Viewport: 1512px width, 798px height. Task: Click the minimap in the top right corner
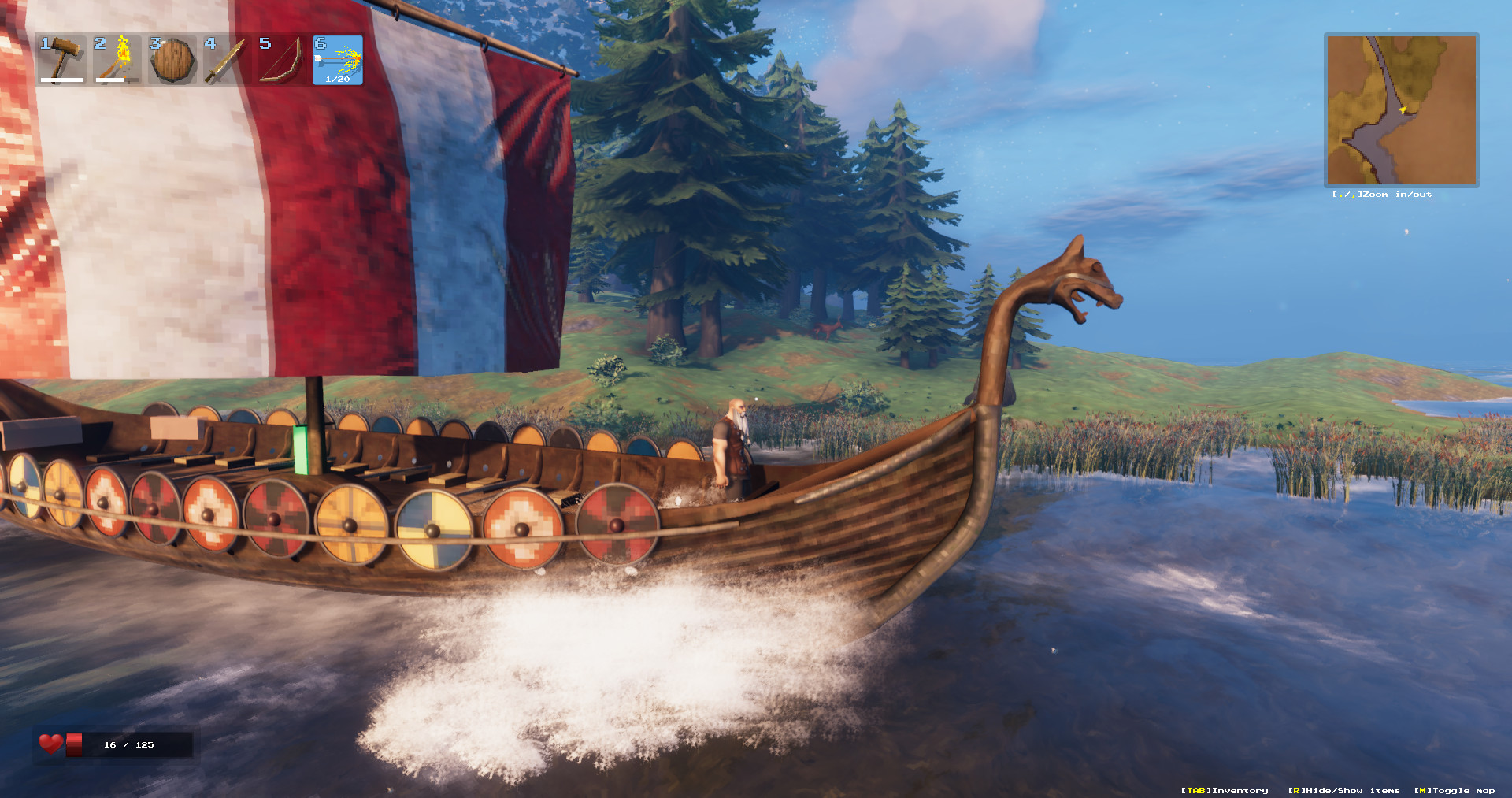pos(1402,109)
